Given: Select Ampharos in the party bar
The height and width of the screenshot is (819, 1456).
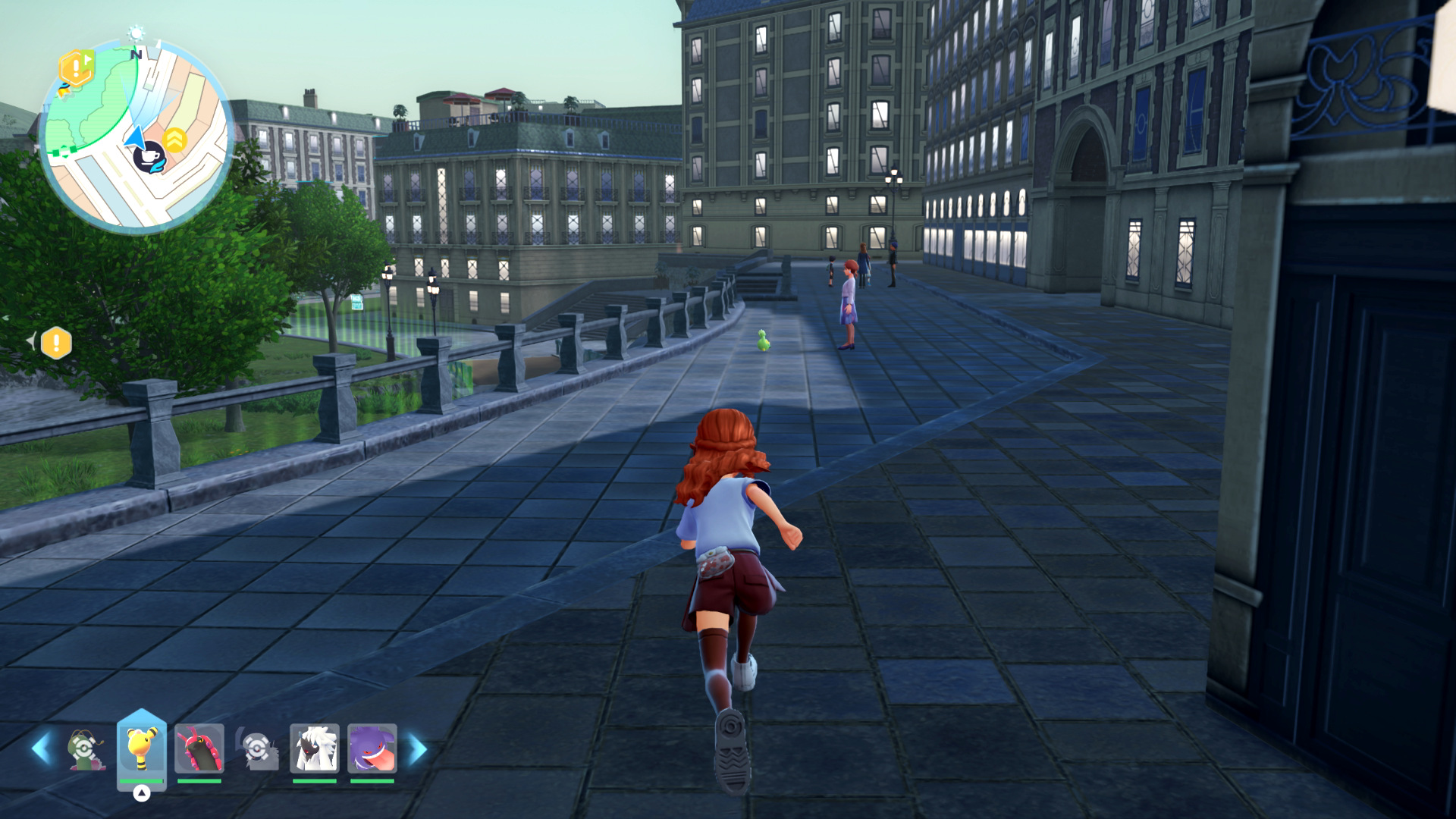Looking at the screenshot, I should pos(142,748).
